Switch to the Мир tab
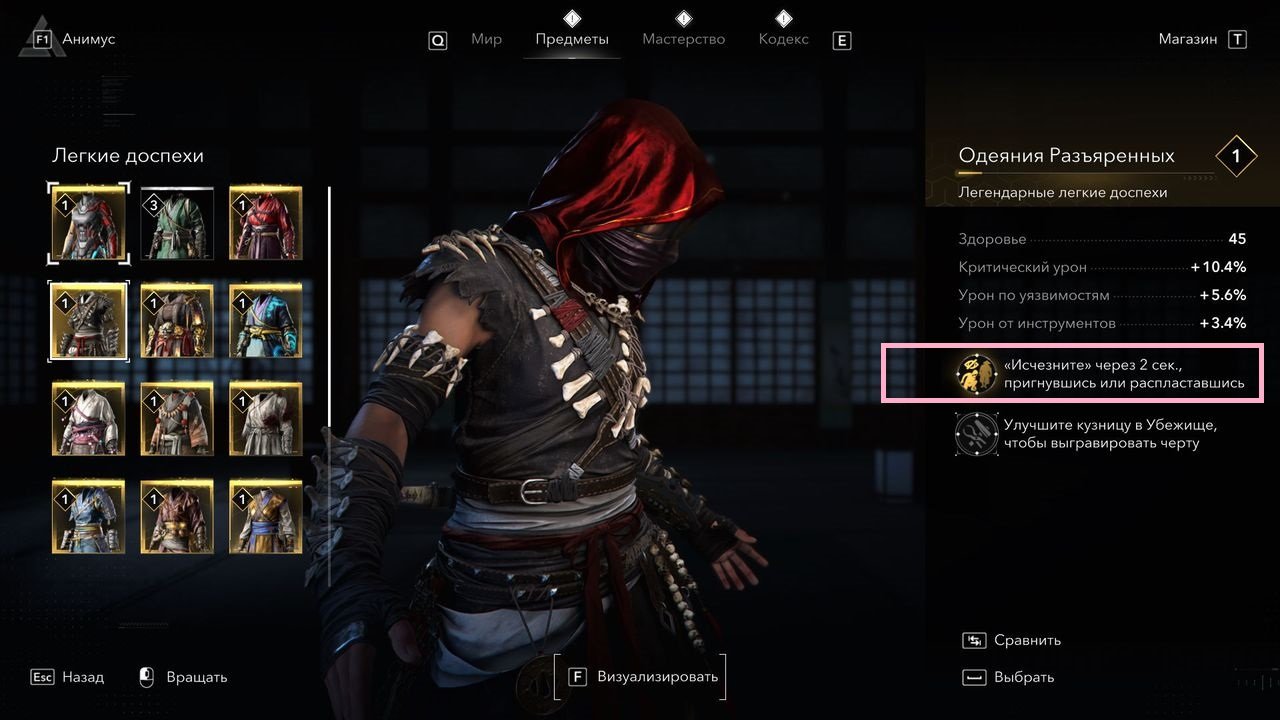The image size is (1280, 720). [x=486, y=40]
